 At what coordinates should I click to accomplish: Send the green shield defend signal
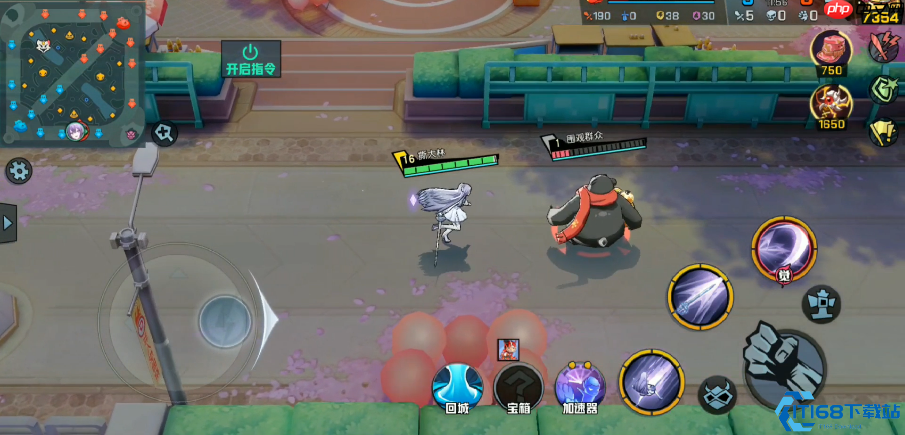tap(883, 88)
